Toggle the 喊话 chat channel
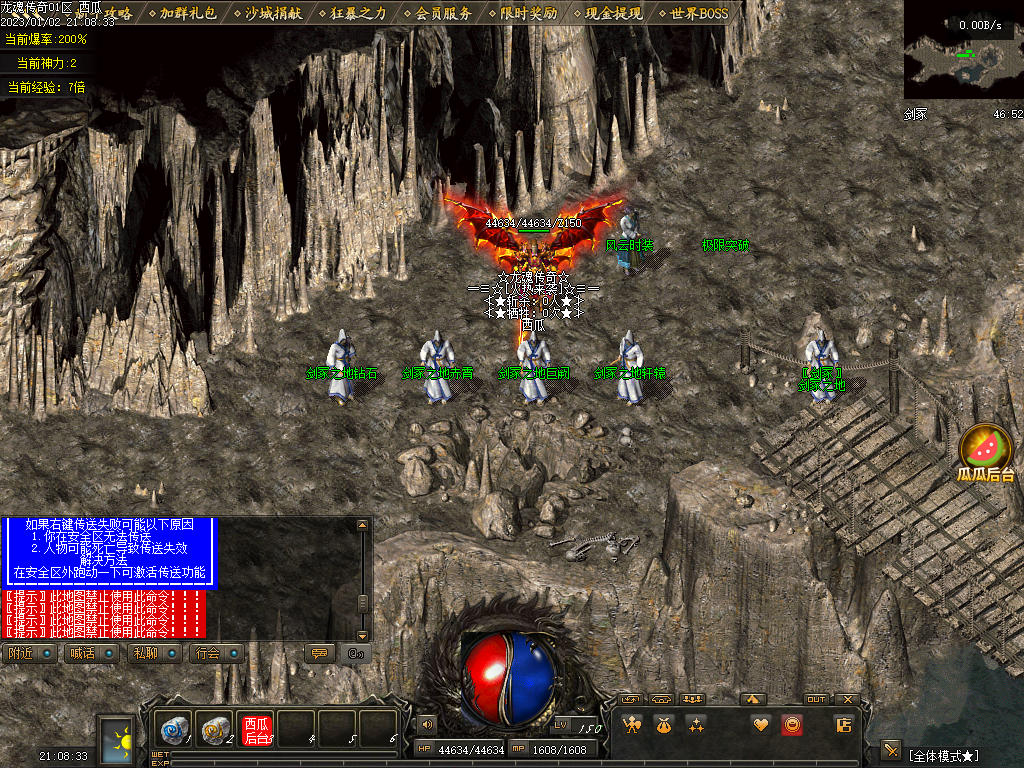 tap(90, 653)
